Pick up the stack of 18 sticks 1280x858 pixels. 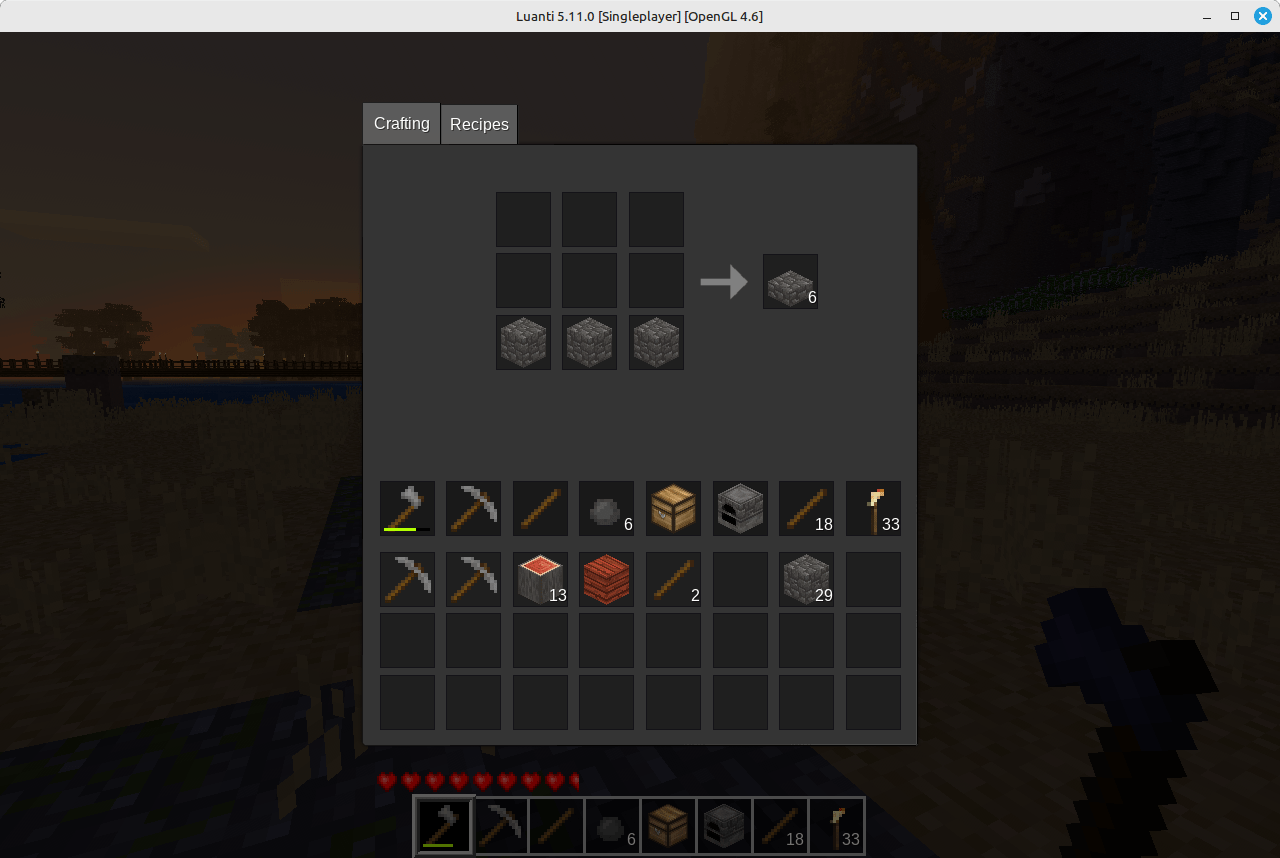tap(806, 508)
